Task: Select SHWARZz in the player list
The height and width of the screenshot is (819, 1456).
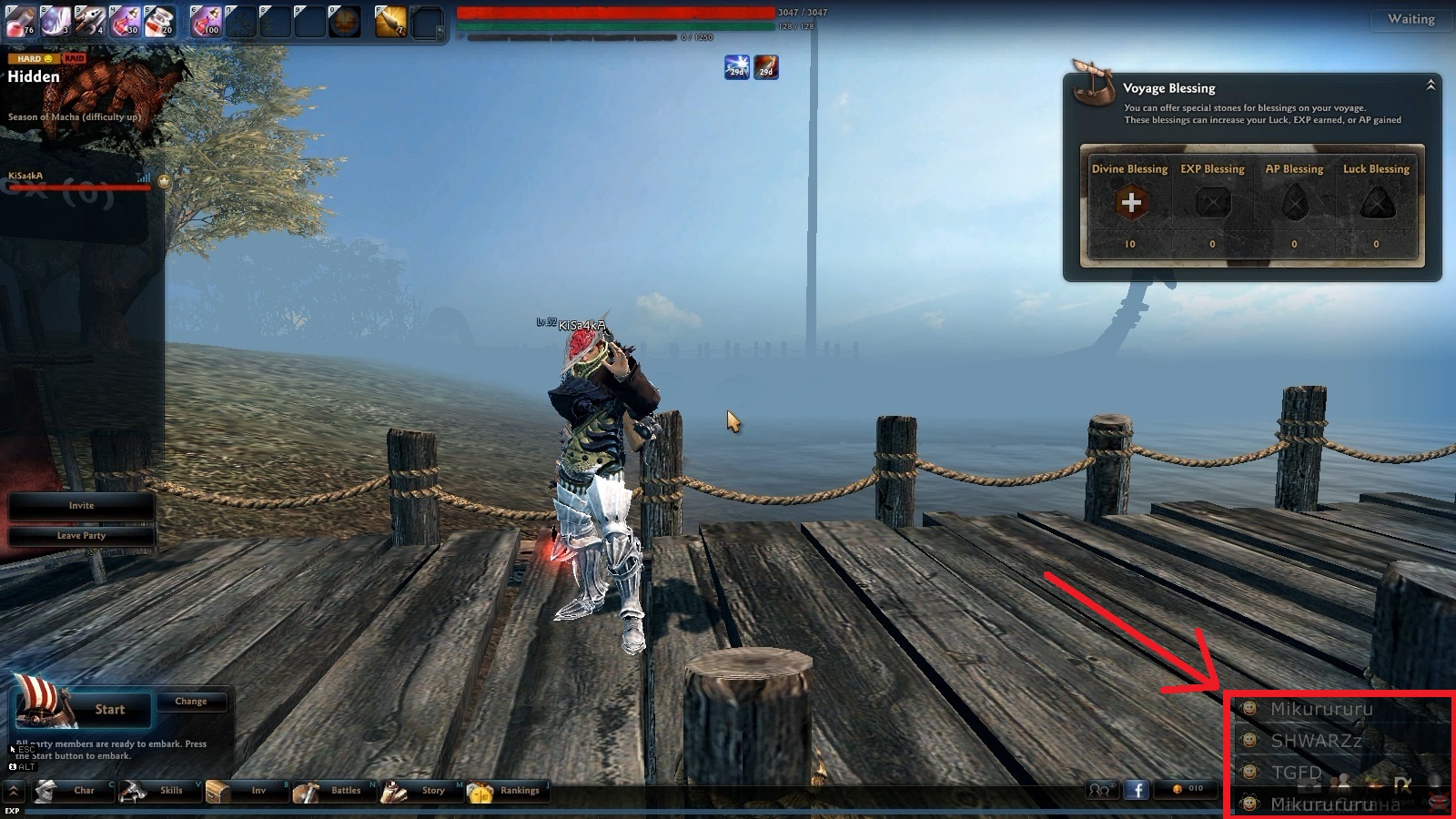Action: [x=1316, y=741]
